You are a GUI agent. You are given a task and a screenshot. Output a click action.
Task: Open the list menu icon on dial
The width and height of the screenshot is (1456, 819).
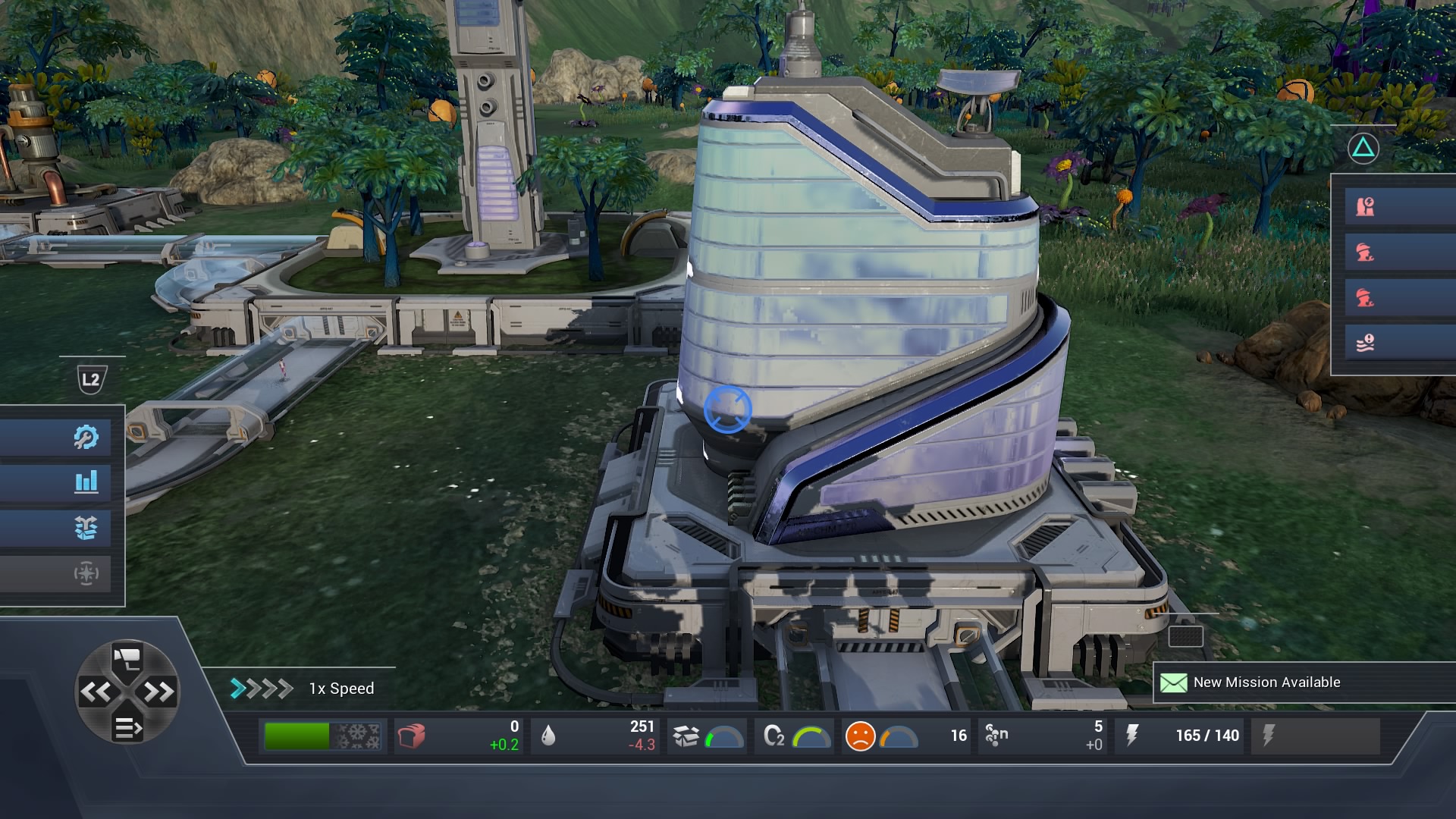(x=127, y=728)
